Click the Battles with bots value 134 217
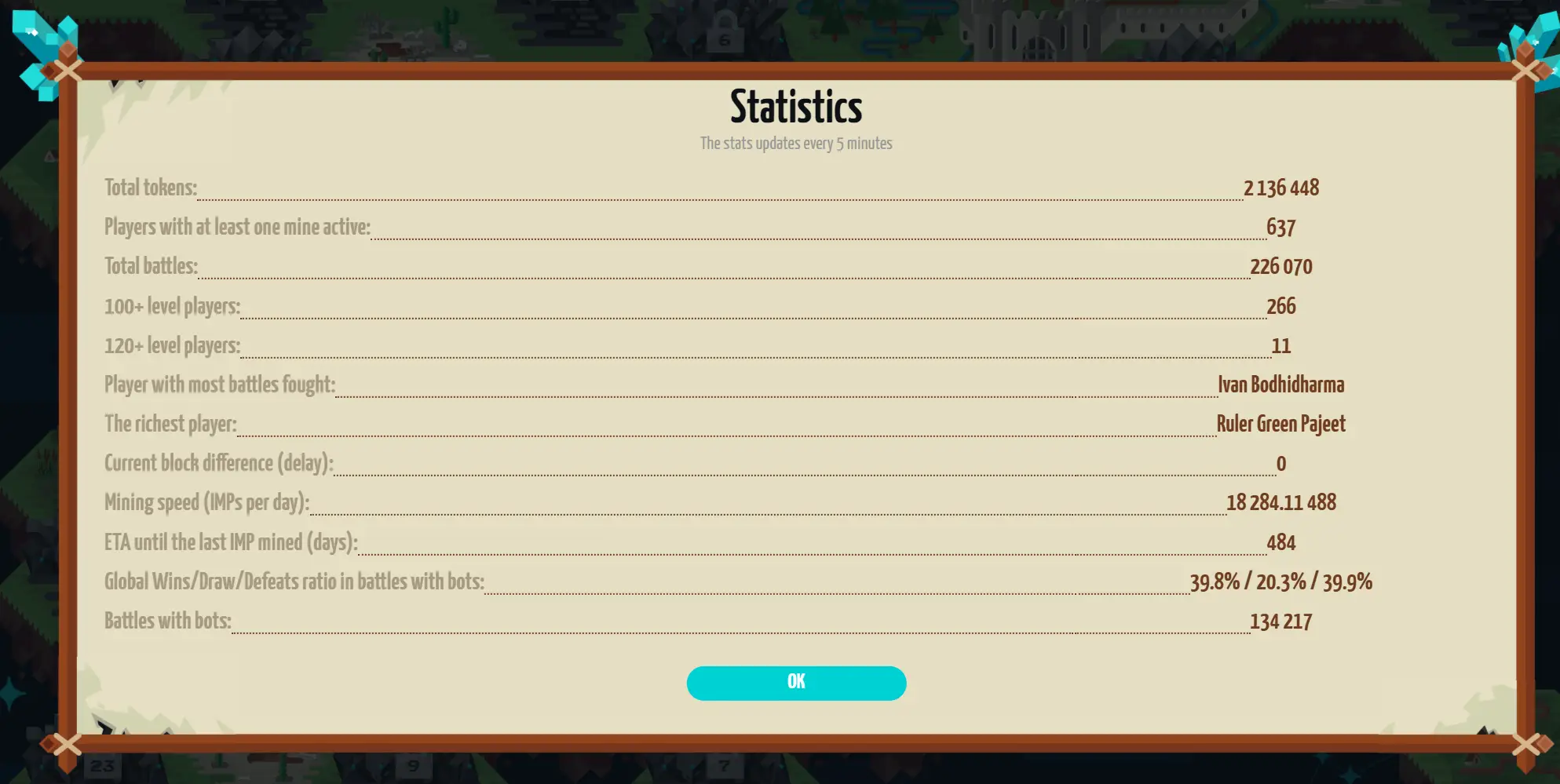Image resolution: width=1560 pixels, height=784 pixels. 1282,620
